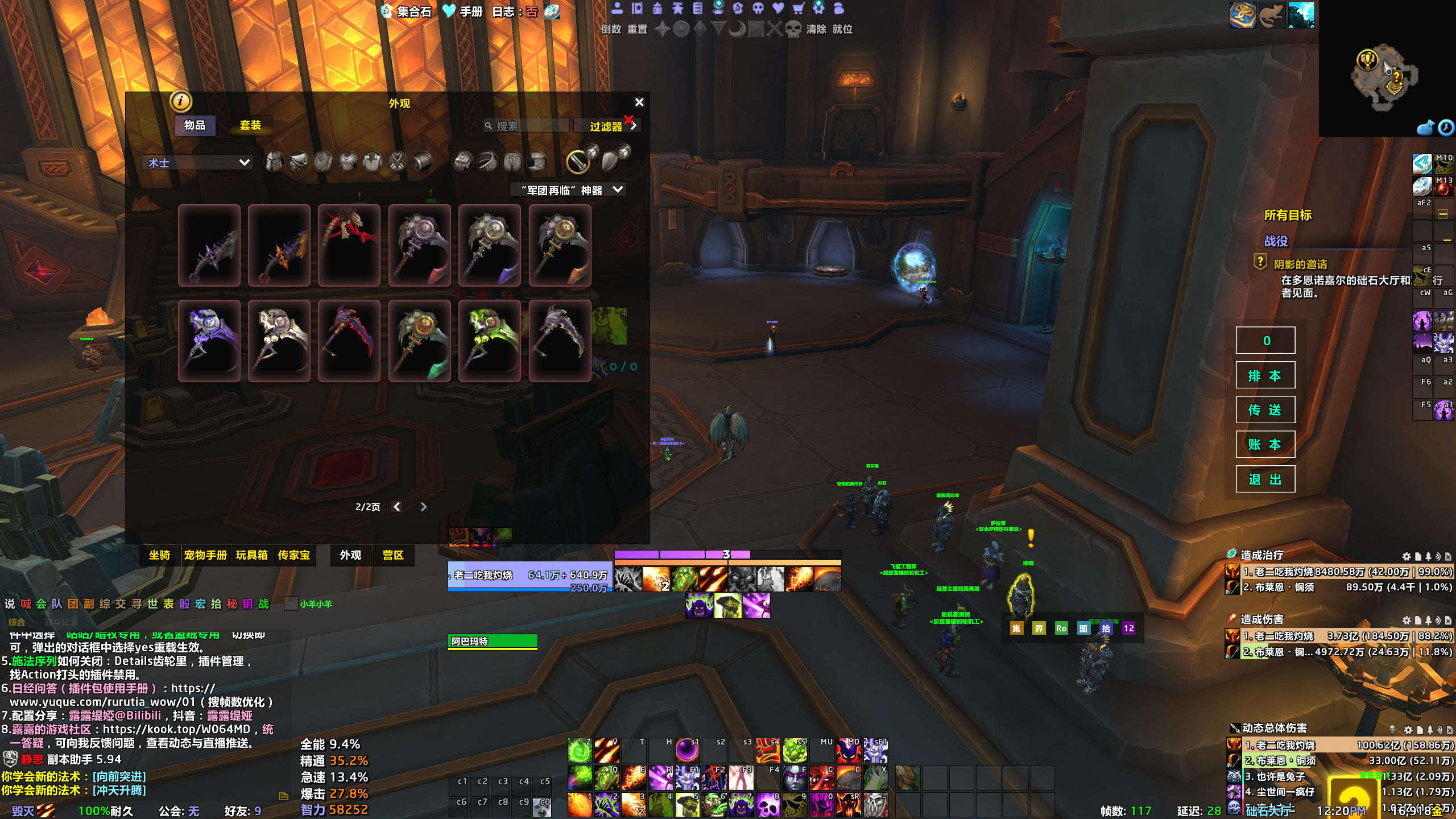
Task: Click the 退出 exit button
Action: point(1265,479)
